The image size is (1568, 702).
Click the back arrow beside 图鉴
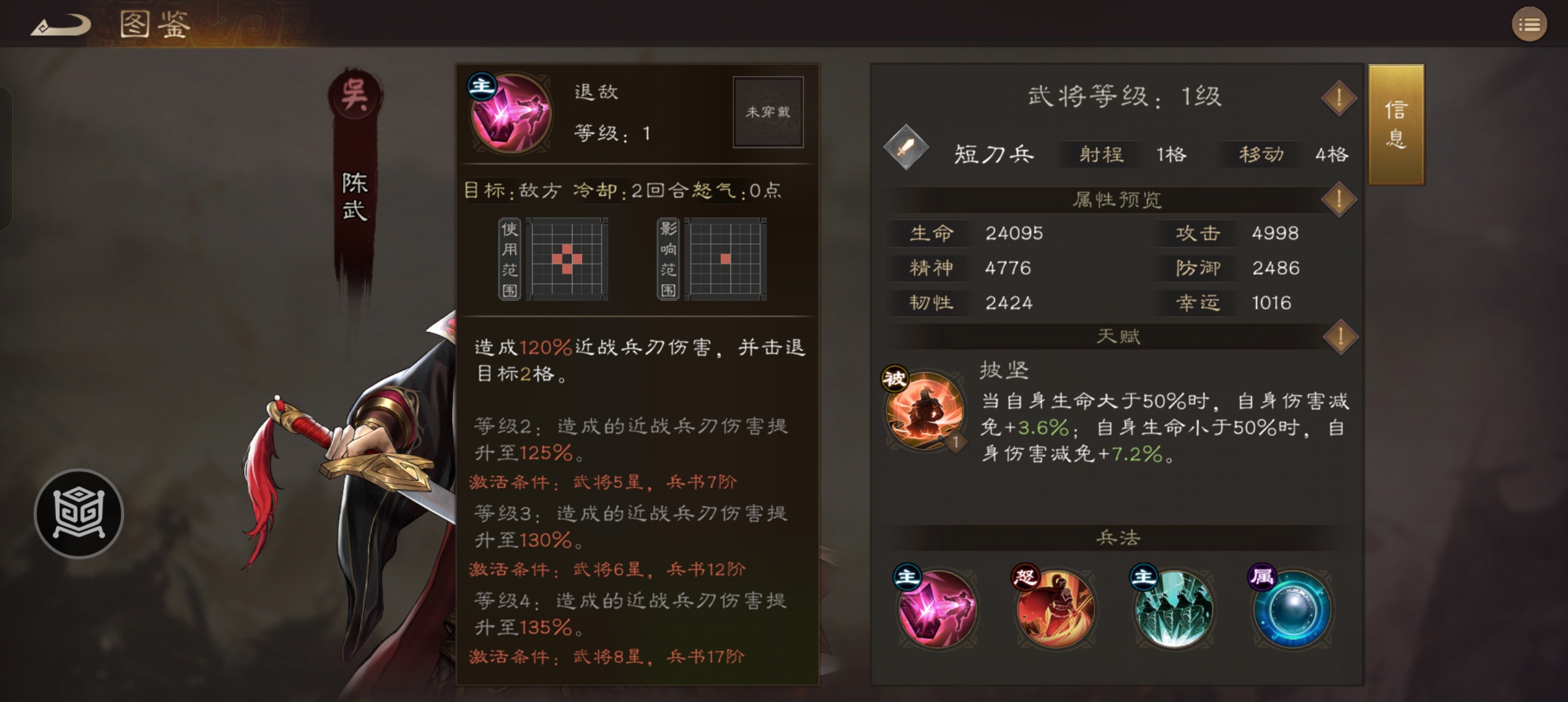pyautogui.click(x=60, y=24)
